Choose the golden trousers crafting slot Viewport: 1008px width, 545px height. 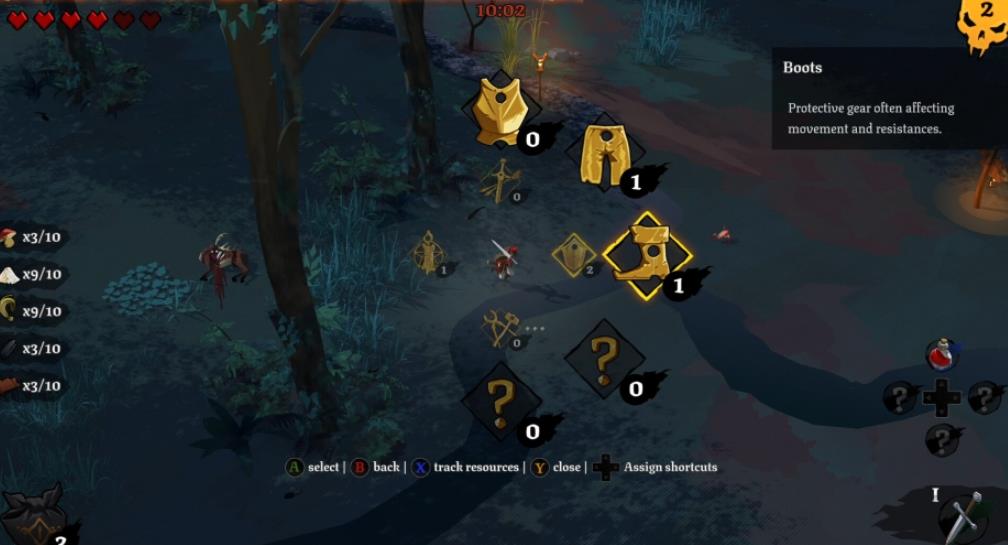tap(603, 153)
